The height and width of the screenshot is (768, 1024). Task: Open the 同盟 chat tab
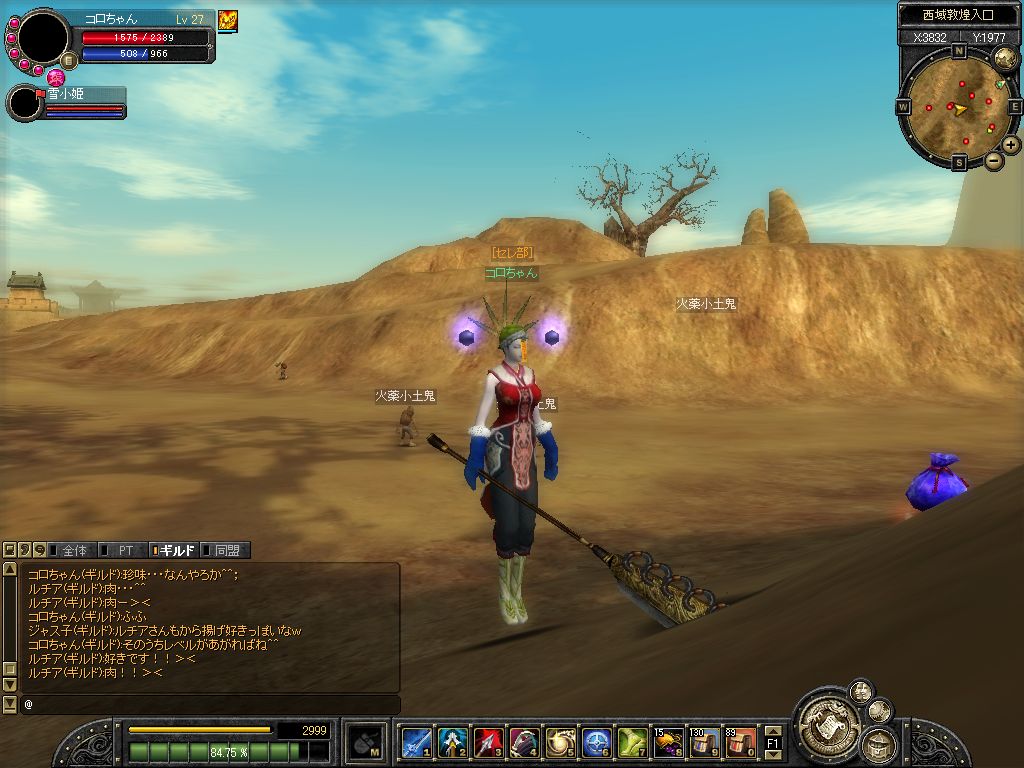coord(226,550)
